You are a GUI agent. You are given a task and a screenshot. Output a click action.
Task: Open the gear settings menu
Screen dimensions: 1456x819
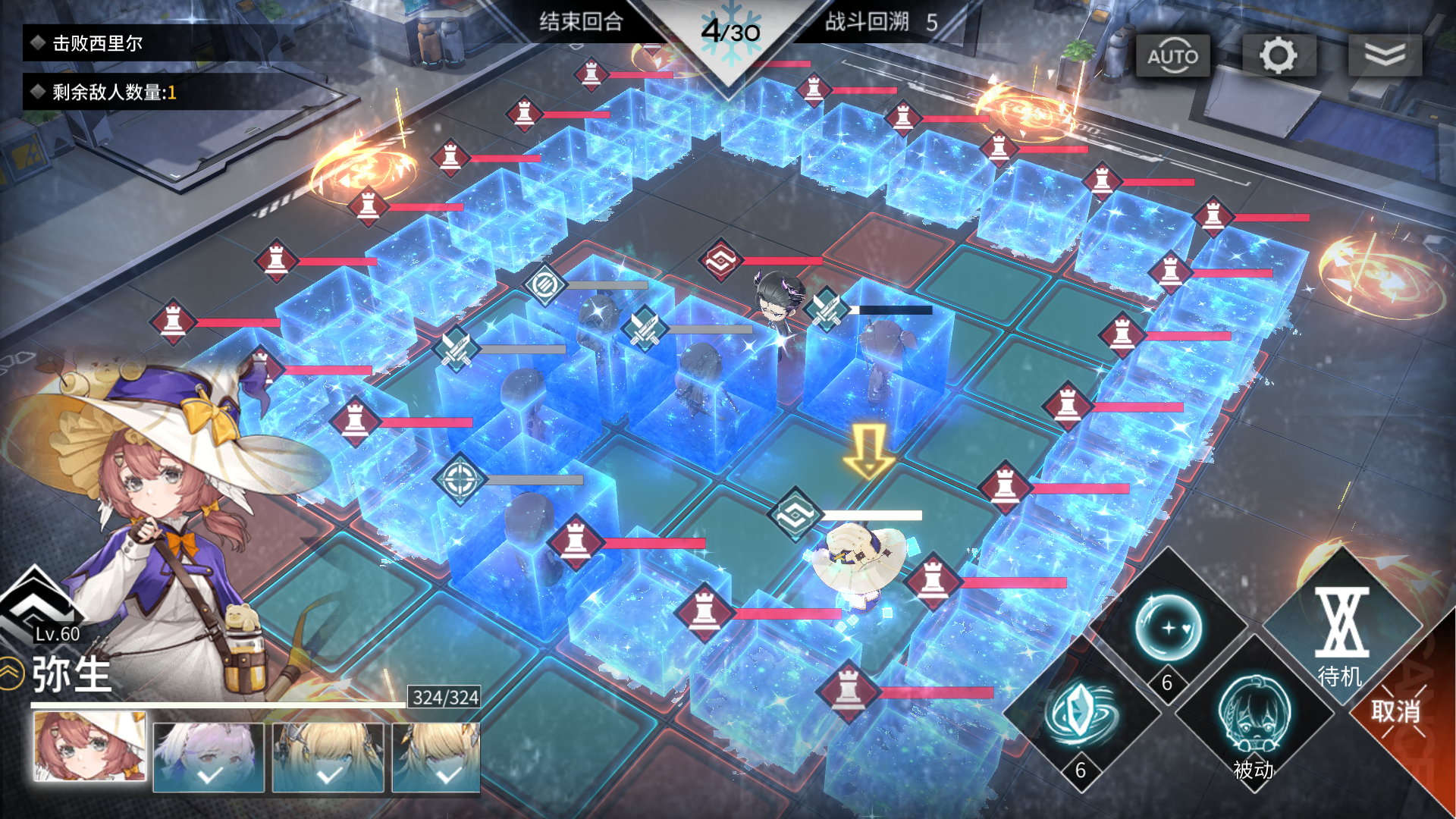1279,56
